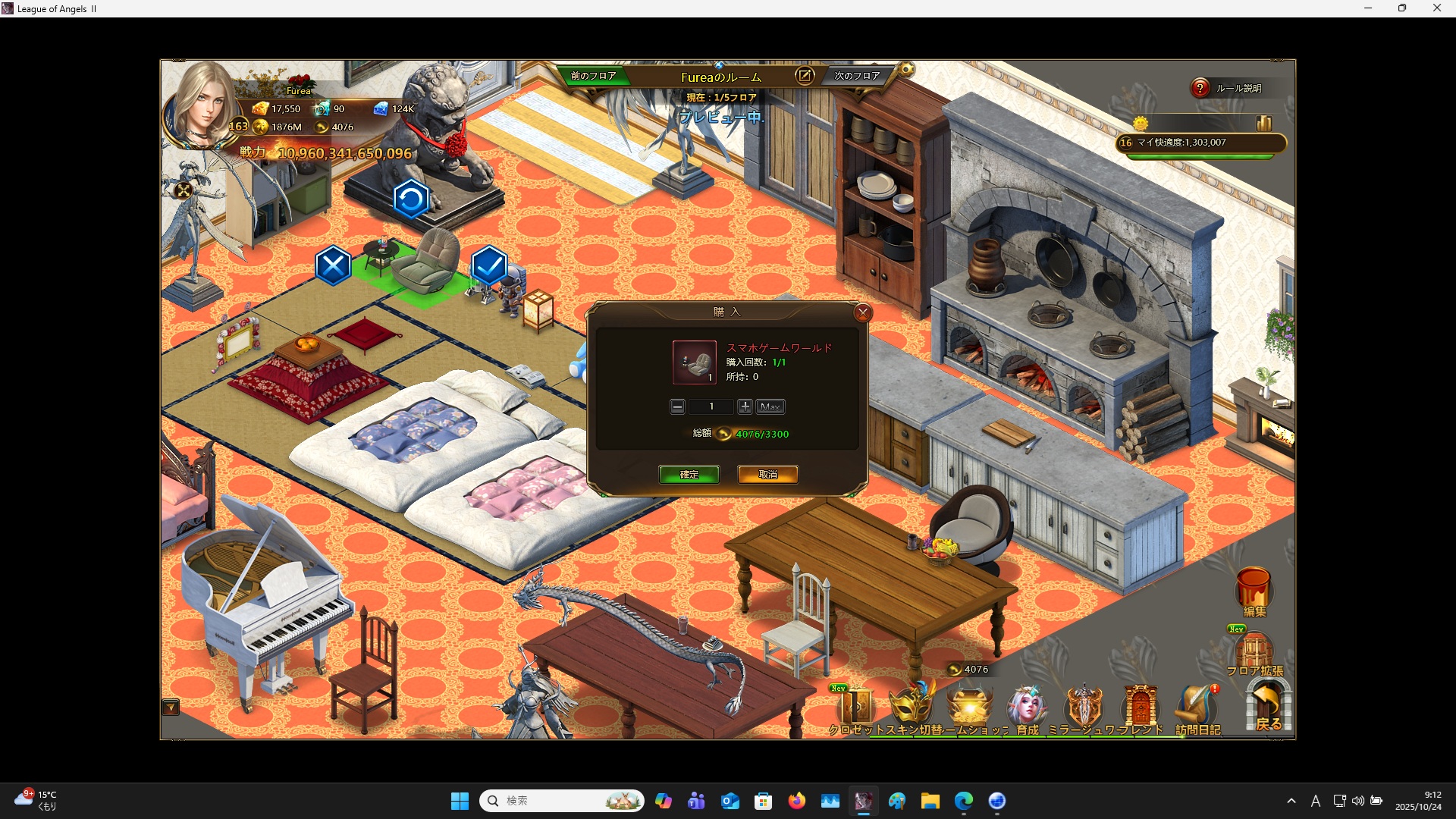1456x819 pixels.
Task: Go to the next floor (次のフロア)
Action: [857, 76]
